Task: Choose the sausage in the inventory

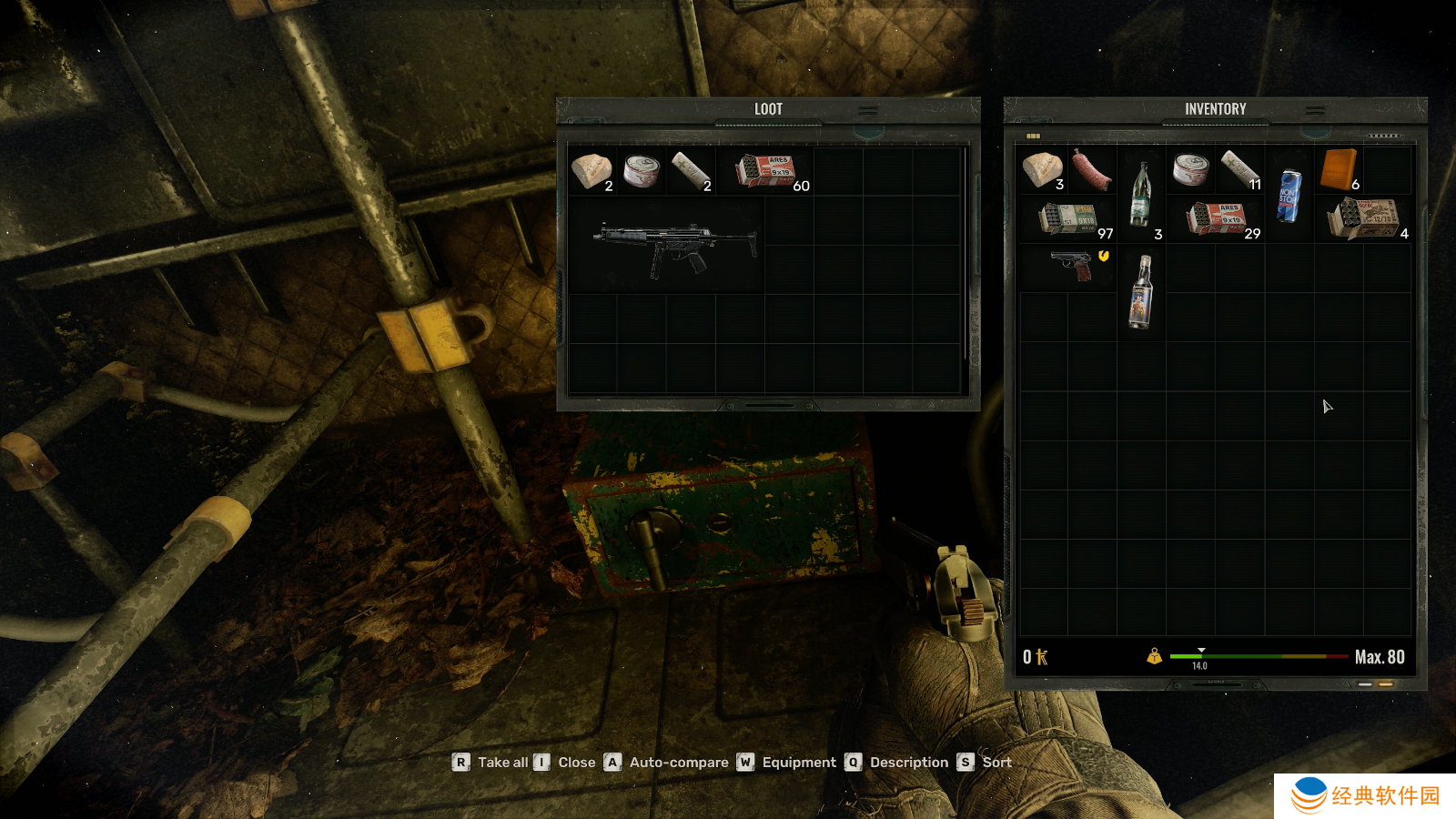Action: [1091, 170]
